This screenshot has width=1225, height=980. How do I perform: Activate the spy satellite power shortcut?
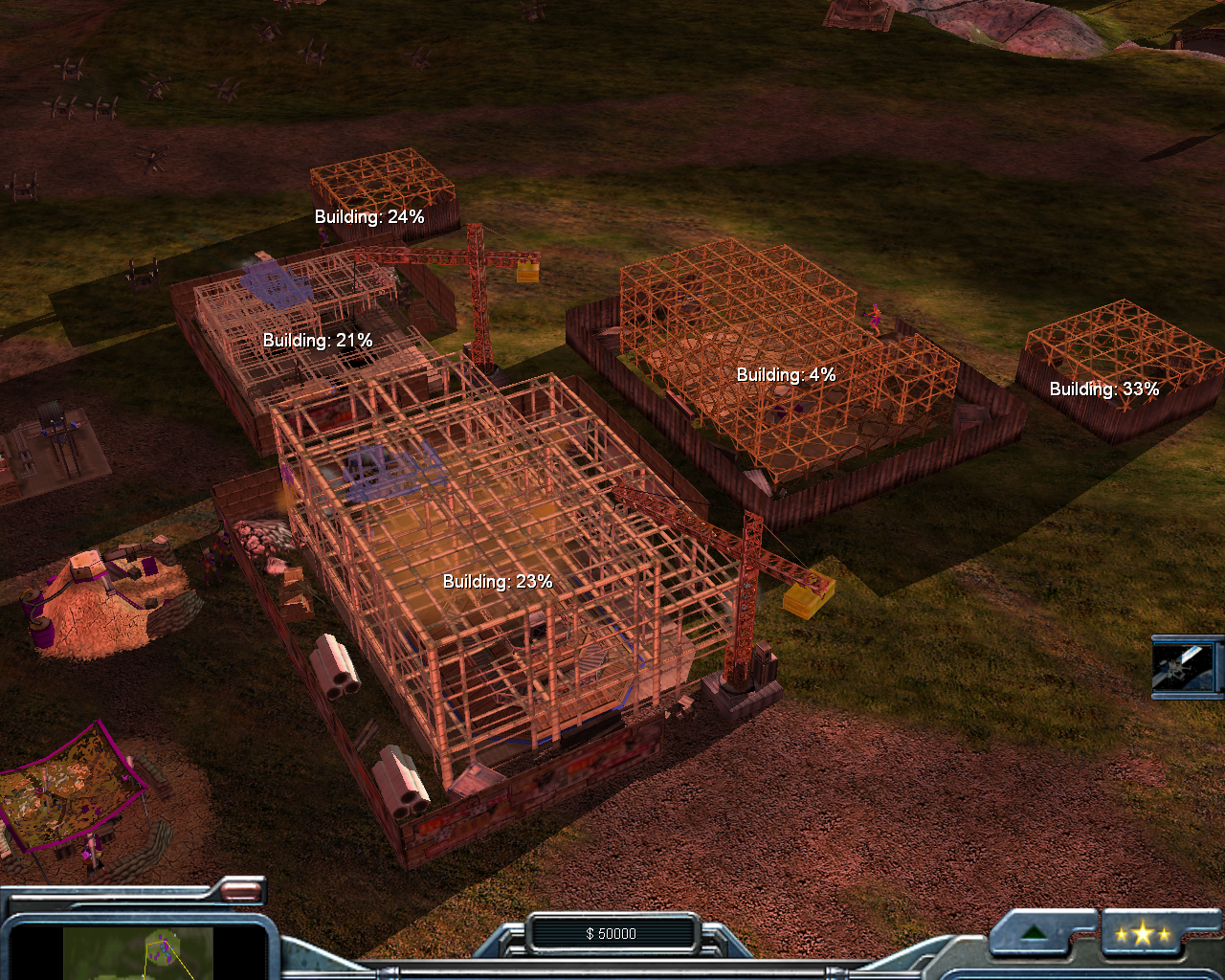click(x=1184, y=666)
